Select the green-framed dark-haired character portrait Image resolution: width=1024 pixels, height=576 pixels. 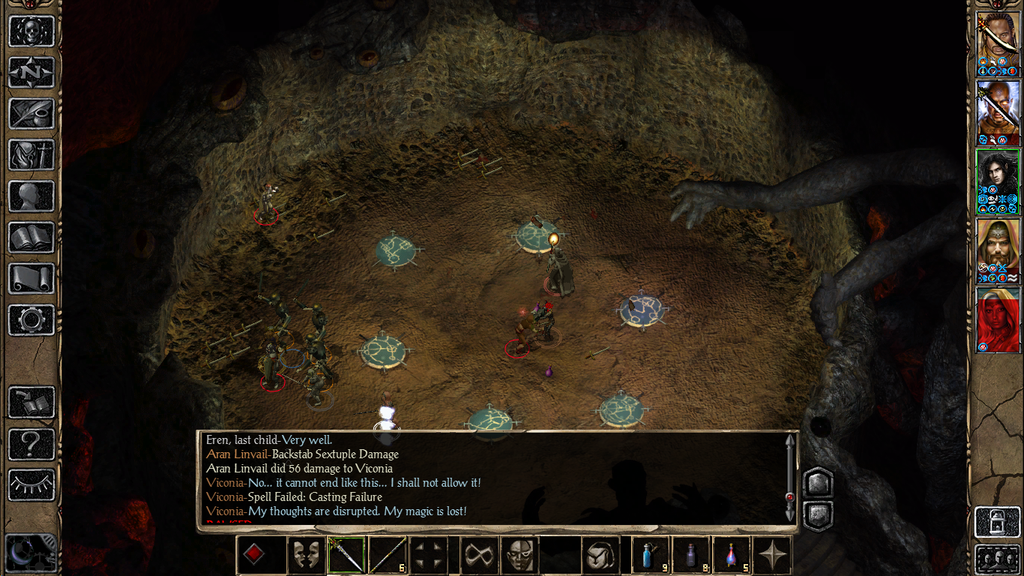(x=998, y=181)
